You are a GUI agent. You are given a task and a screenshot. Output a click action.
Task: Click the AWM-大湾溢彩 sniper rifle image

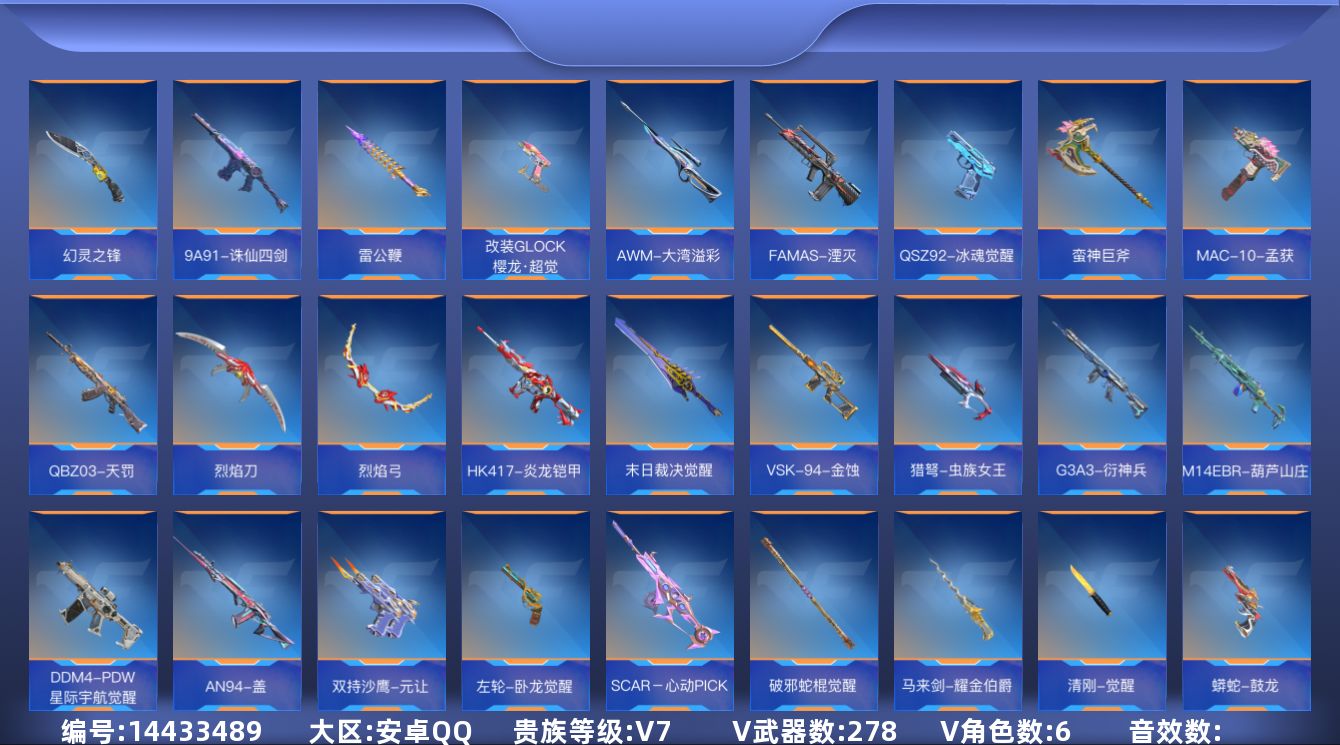pos(669,160)
